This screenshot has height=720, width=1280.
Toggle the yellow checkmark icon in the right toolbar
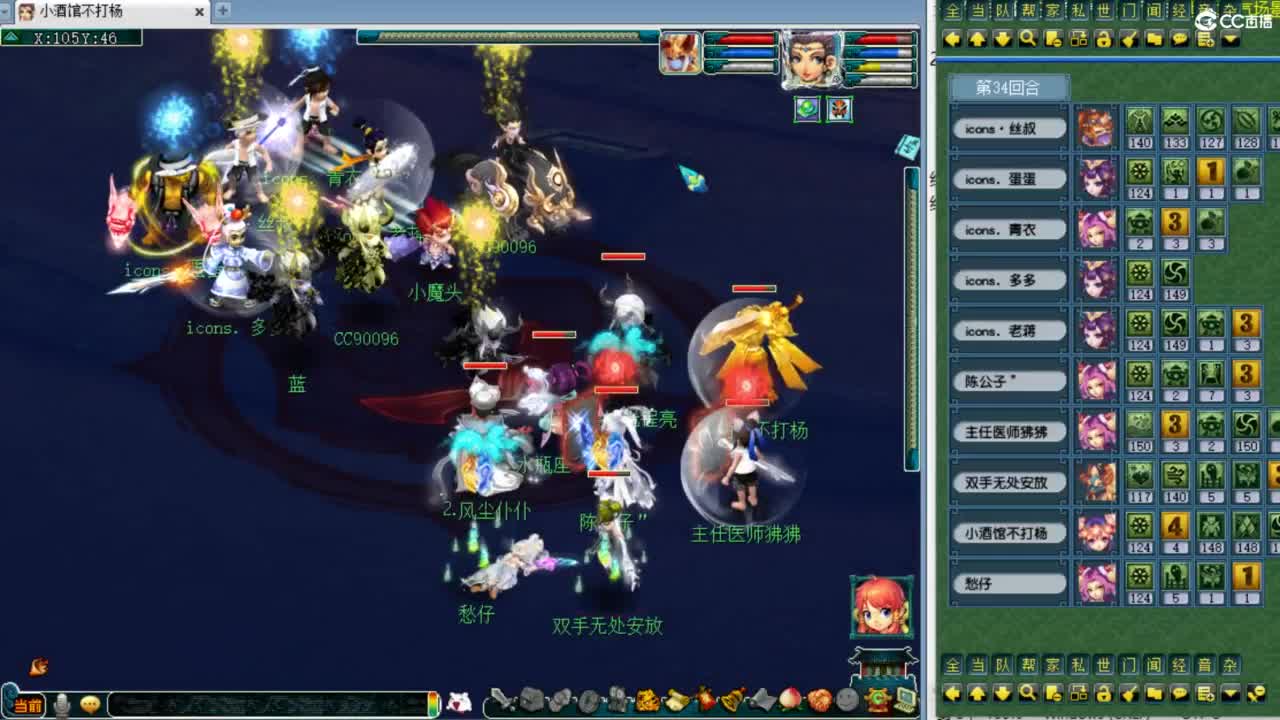tap(1130, 41)
